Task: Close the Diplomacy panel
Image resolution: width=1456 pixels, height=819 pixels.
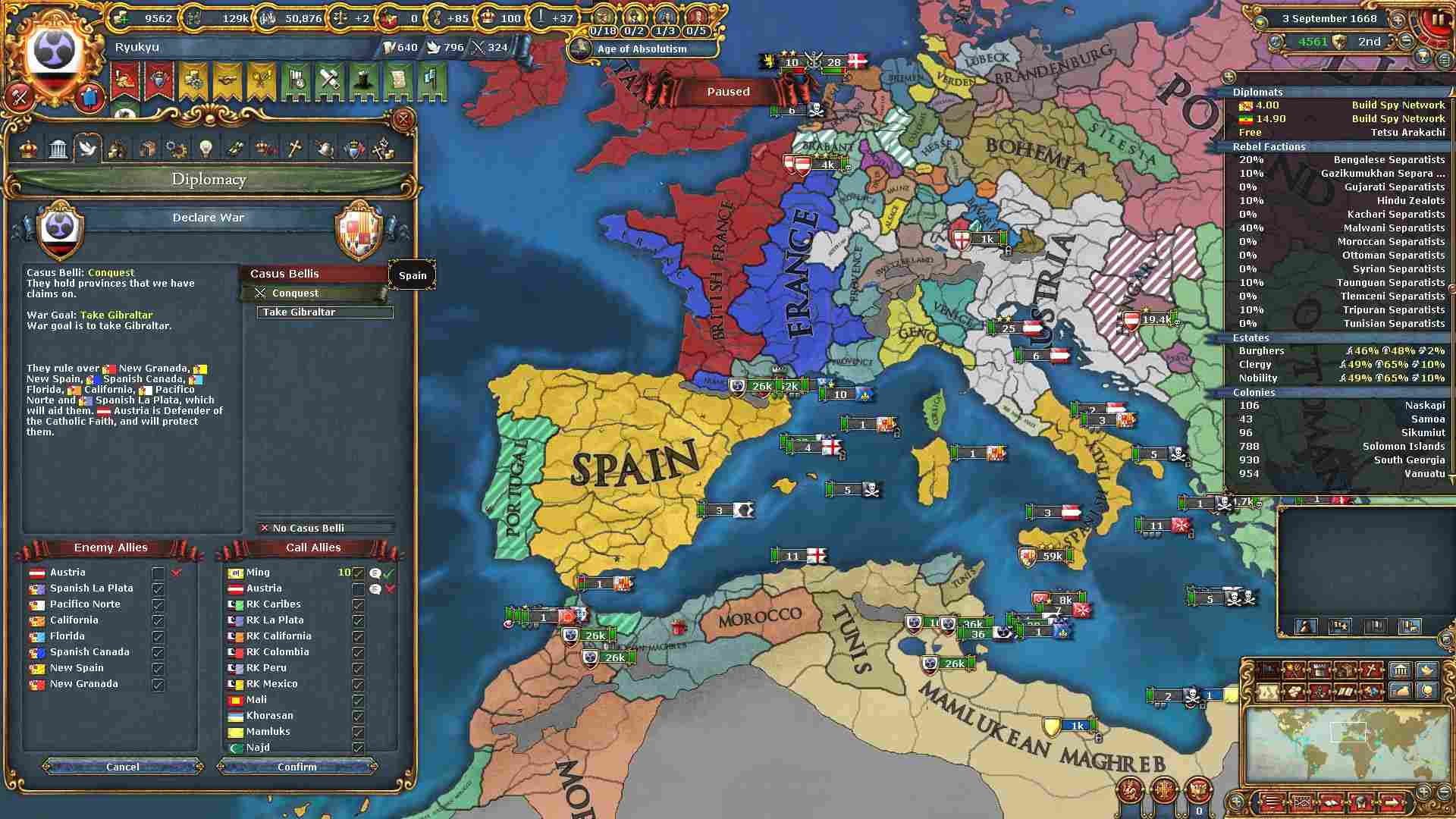Action: coord(403,119)
